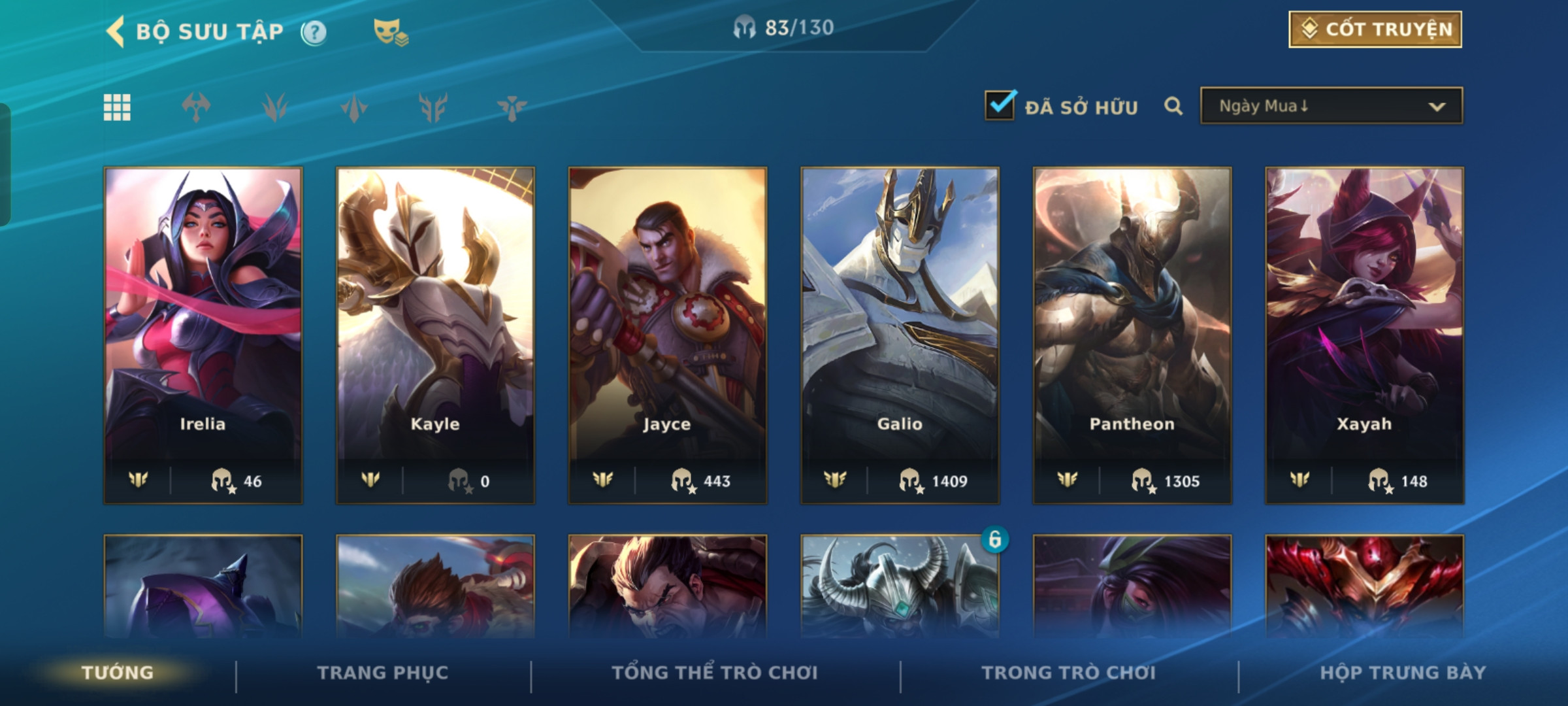This screenshot has height=706, width=1568.
Task: Open the Cốt Truyện button
Action: pos(1375,29)
